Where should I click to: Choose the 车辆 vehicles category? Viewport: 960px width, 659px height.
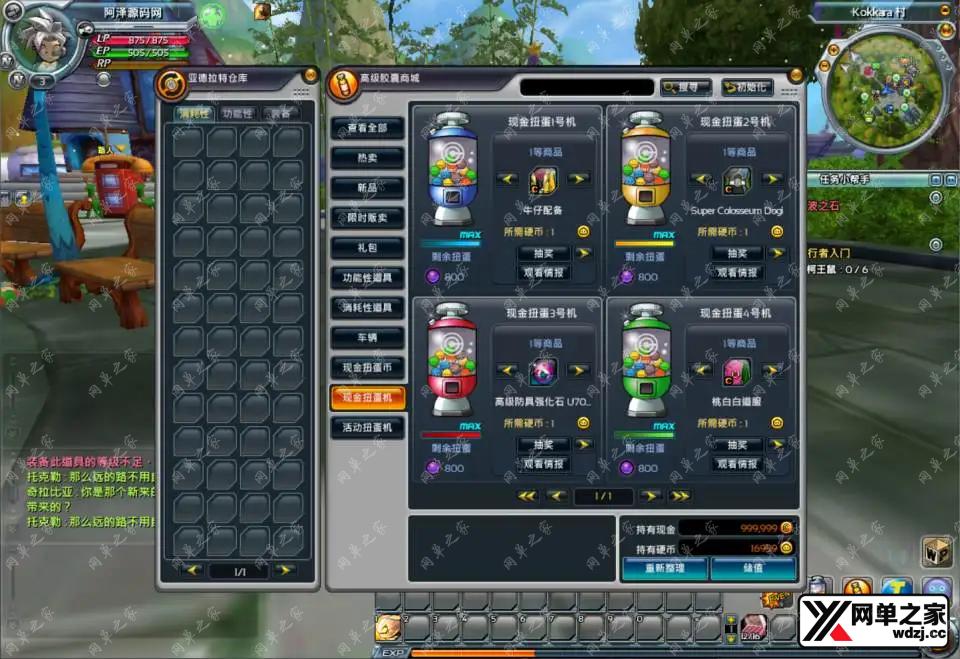pyautogui.click(x=367, y=337)
